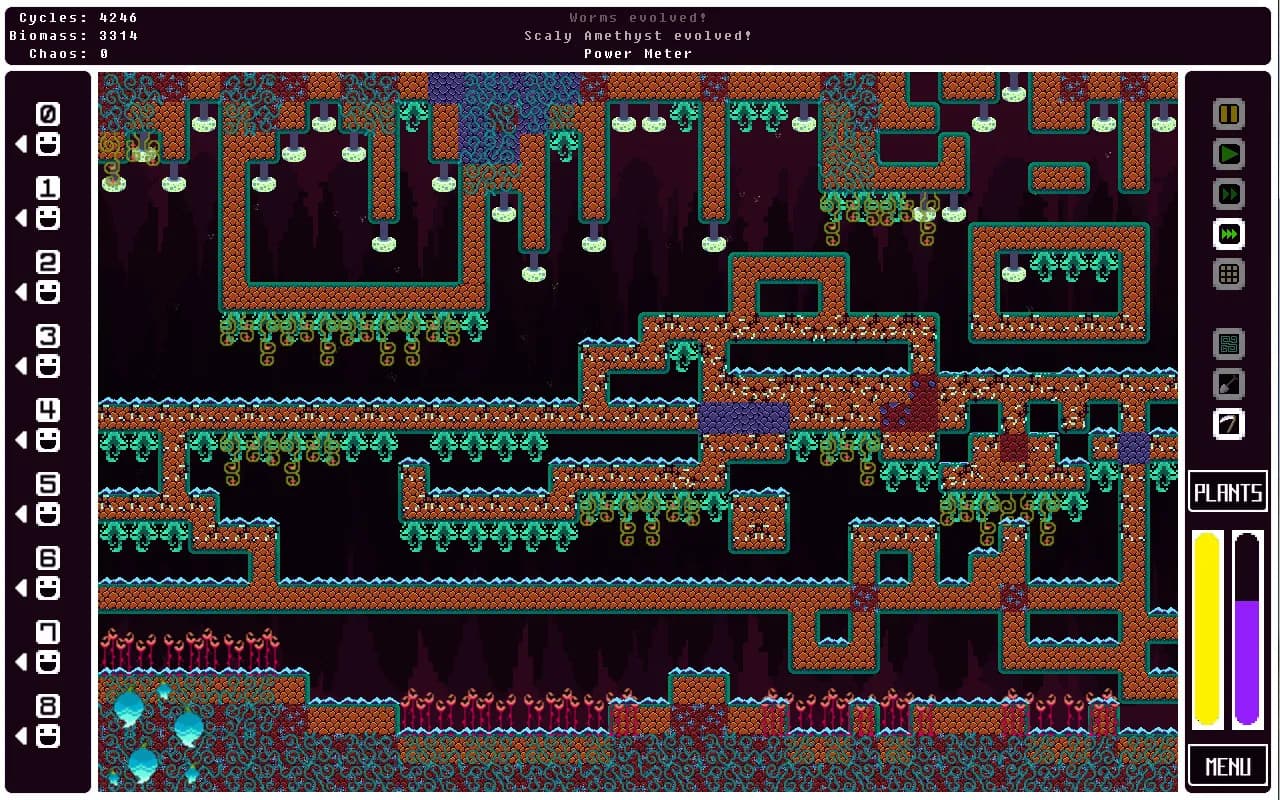The width and height of the screenshot is (1280, 800).
Task: Switch to double-arrow fast forward speed
Action: [x=1229, y=194]
